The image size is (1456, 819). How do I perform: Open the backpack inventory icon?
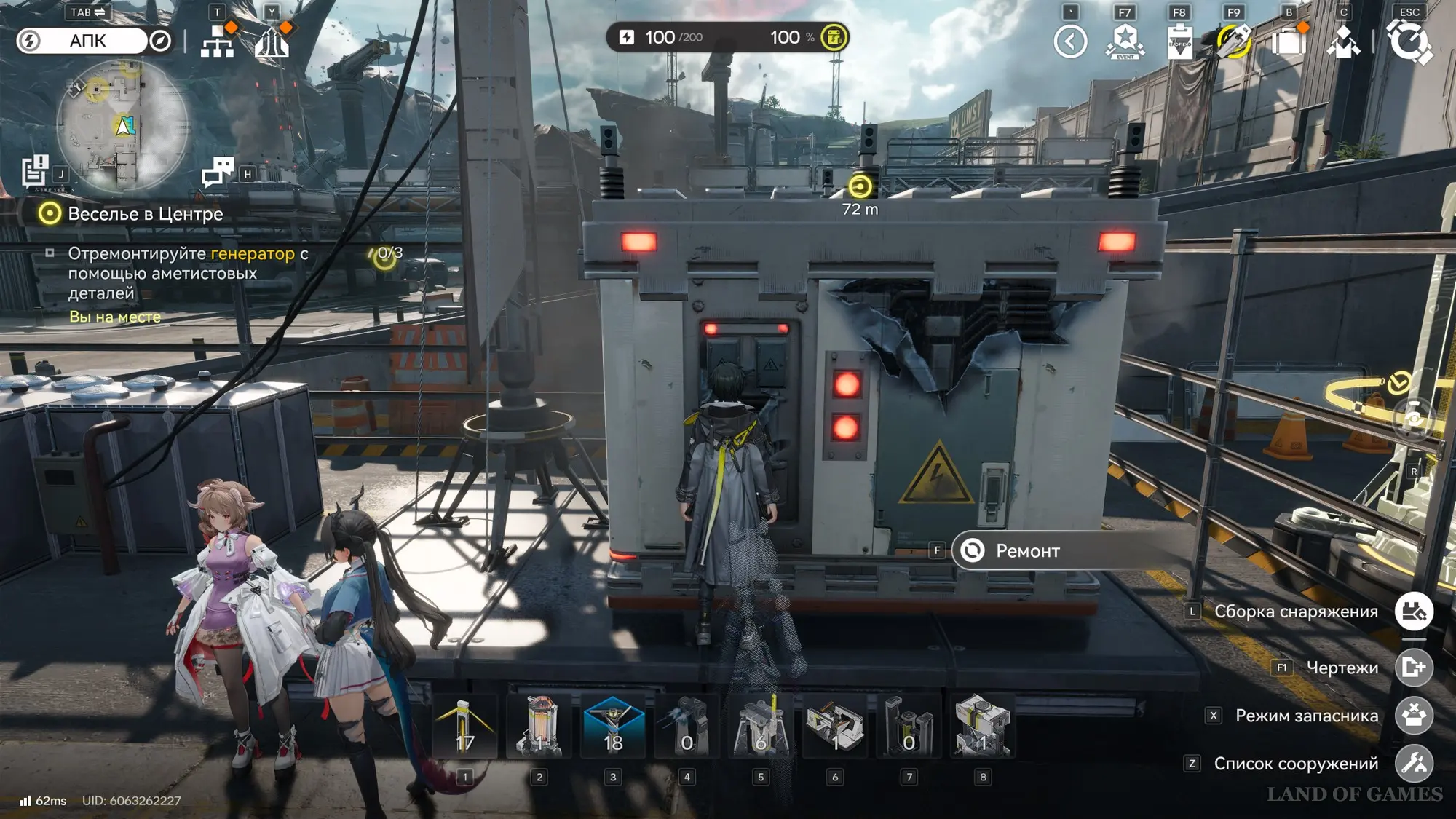(x=1288, y=41)
